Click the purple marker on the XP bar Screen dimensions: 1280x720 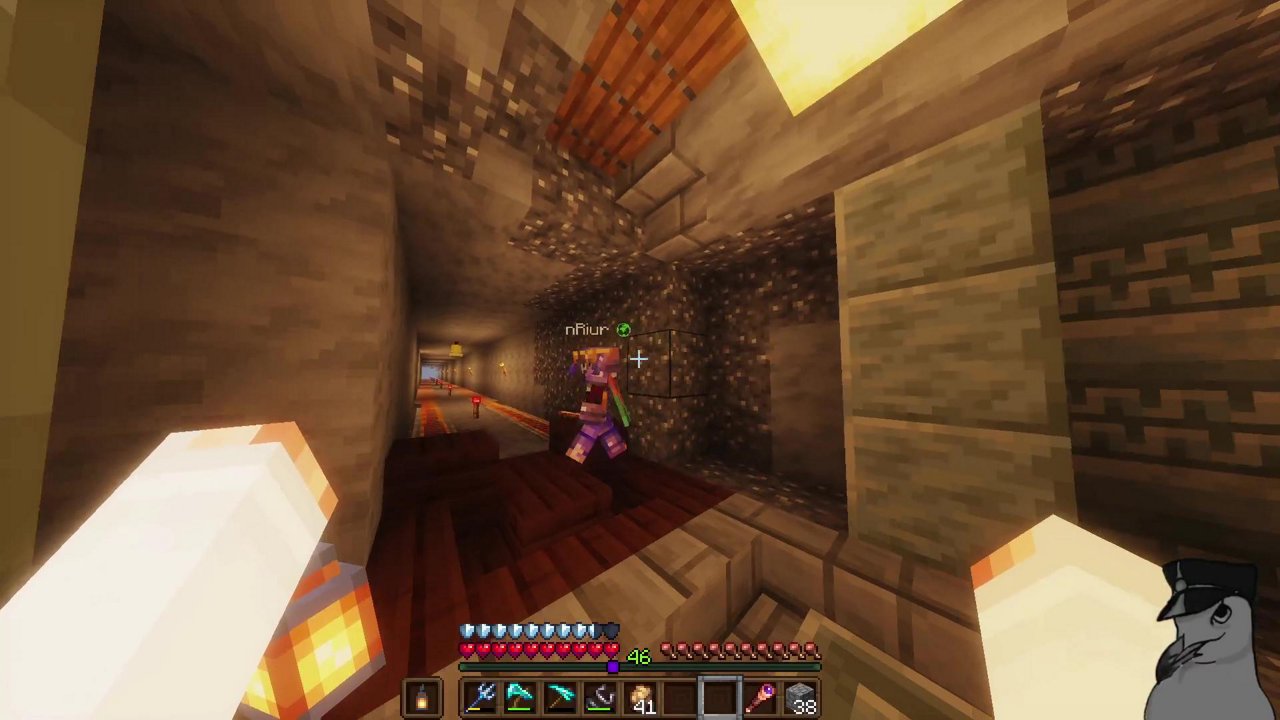click(613, 665)
